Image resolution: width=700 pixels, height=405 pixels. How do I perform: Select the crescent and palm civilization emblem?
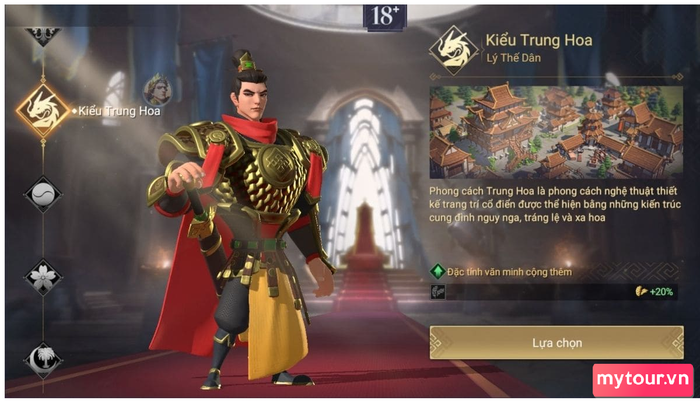pyautogui.click(x=44, y=357)
